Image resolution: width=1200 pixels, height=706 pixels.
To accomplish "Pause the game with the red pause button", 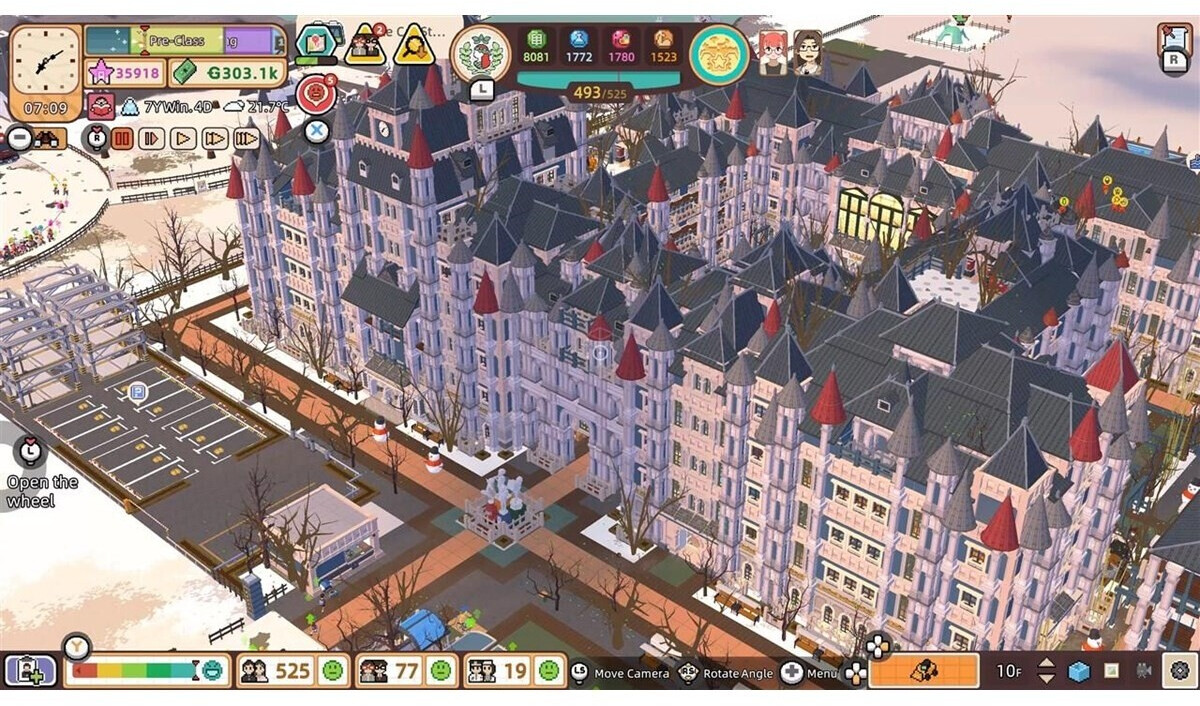I will (x=123, y=138).
